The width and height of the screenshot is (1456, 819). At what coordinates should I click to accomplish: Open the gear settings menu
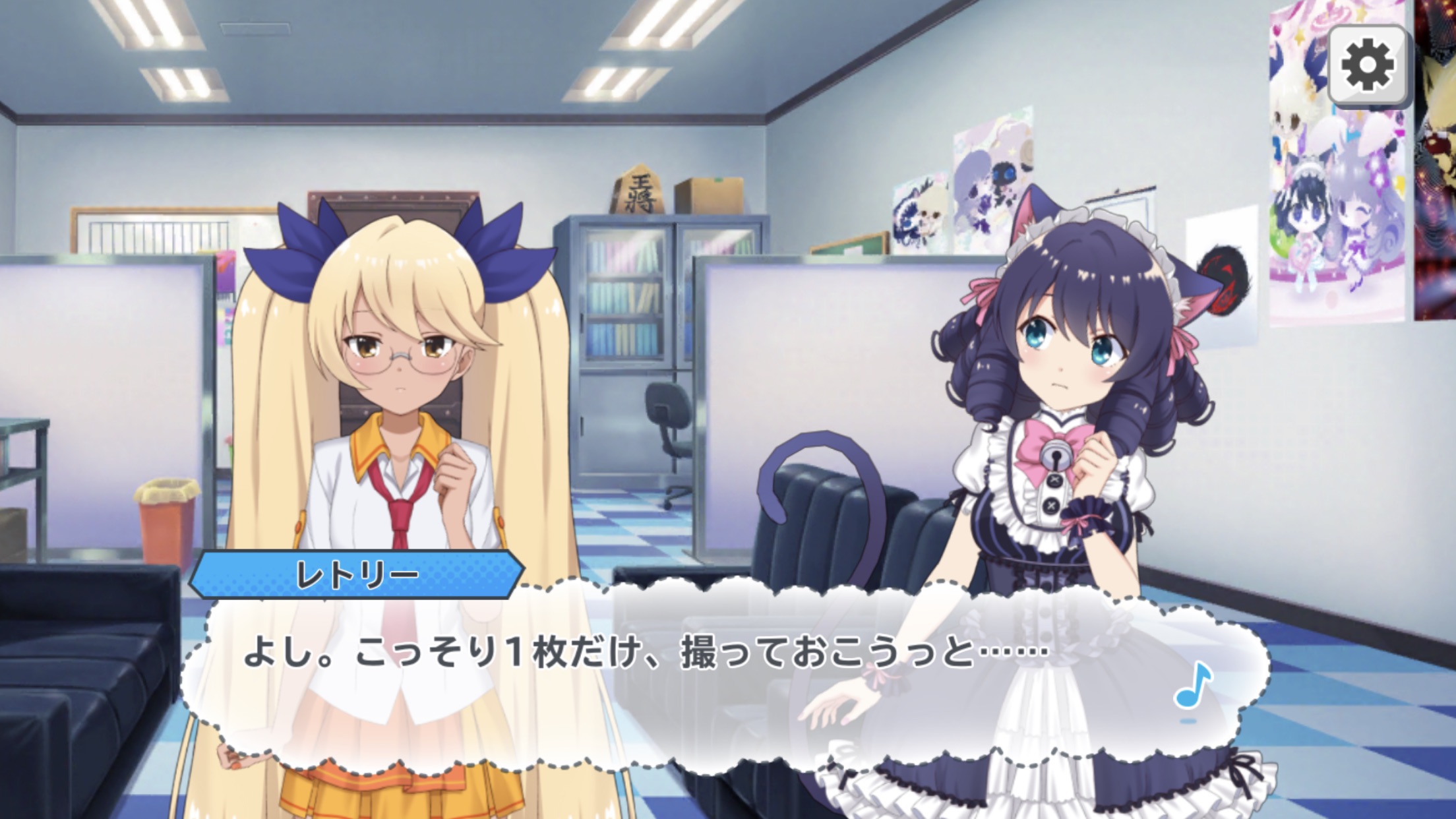[1367, 66]
